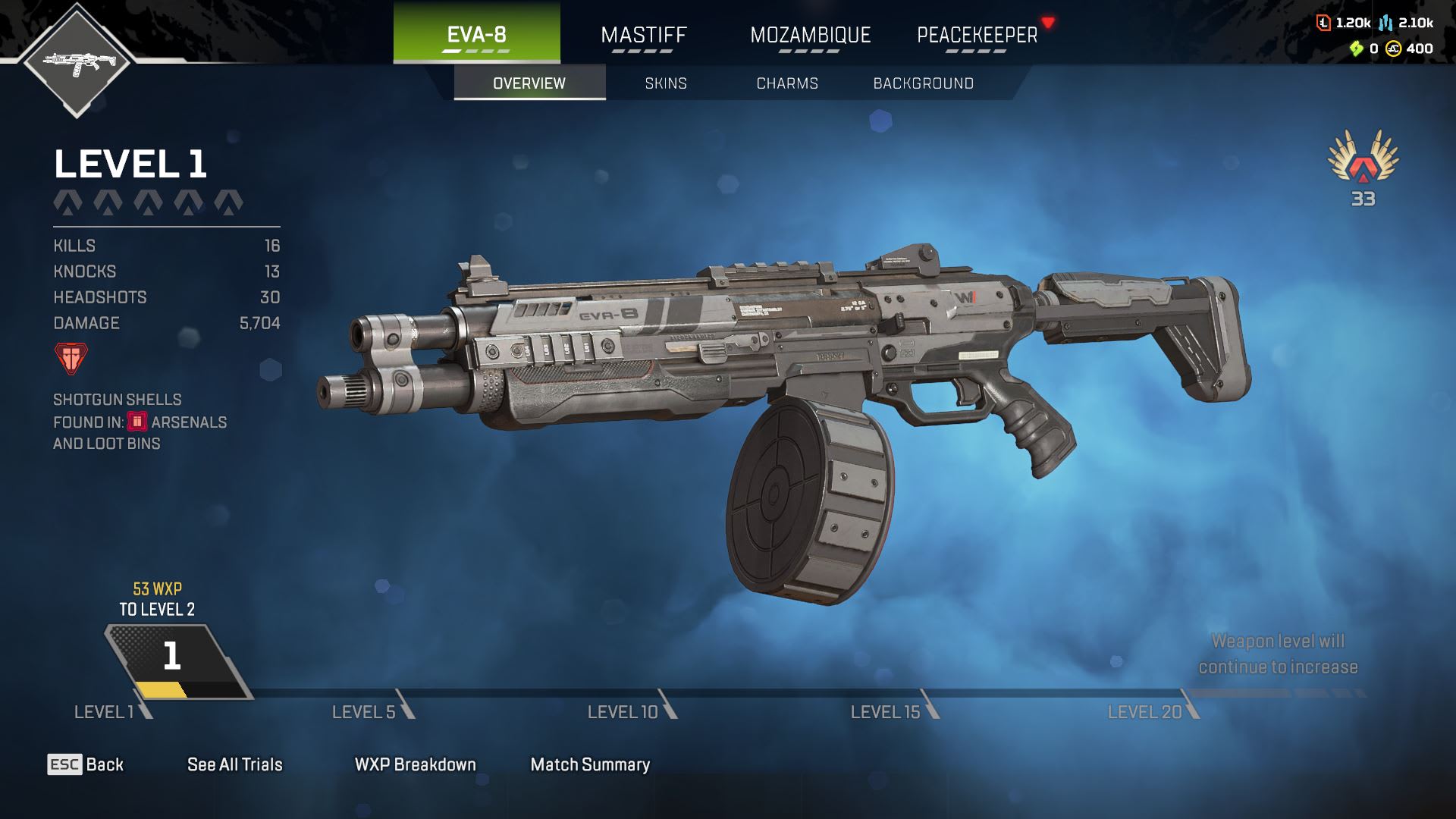
Task: Switch to the Mastiff weapon tab
Action: click(643, 35)
